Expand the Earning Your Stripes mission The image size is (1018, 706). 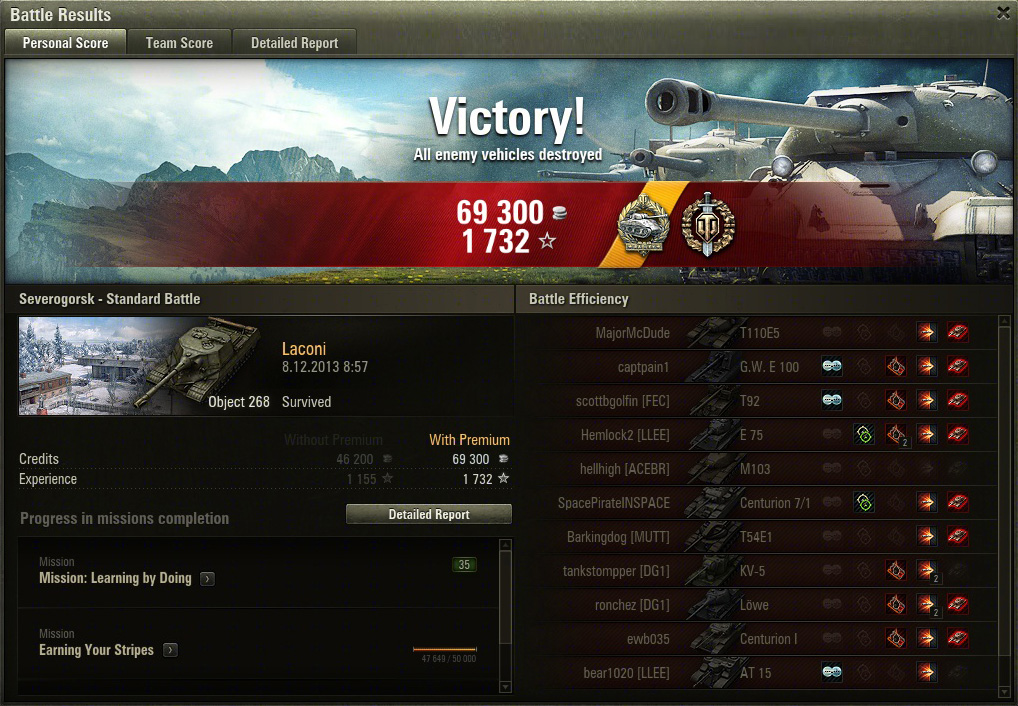(x=170, y=650)
